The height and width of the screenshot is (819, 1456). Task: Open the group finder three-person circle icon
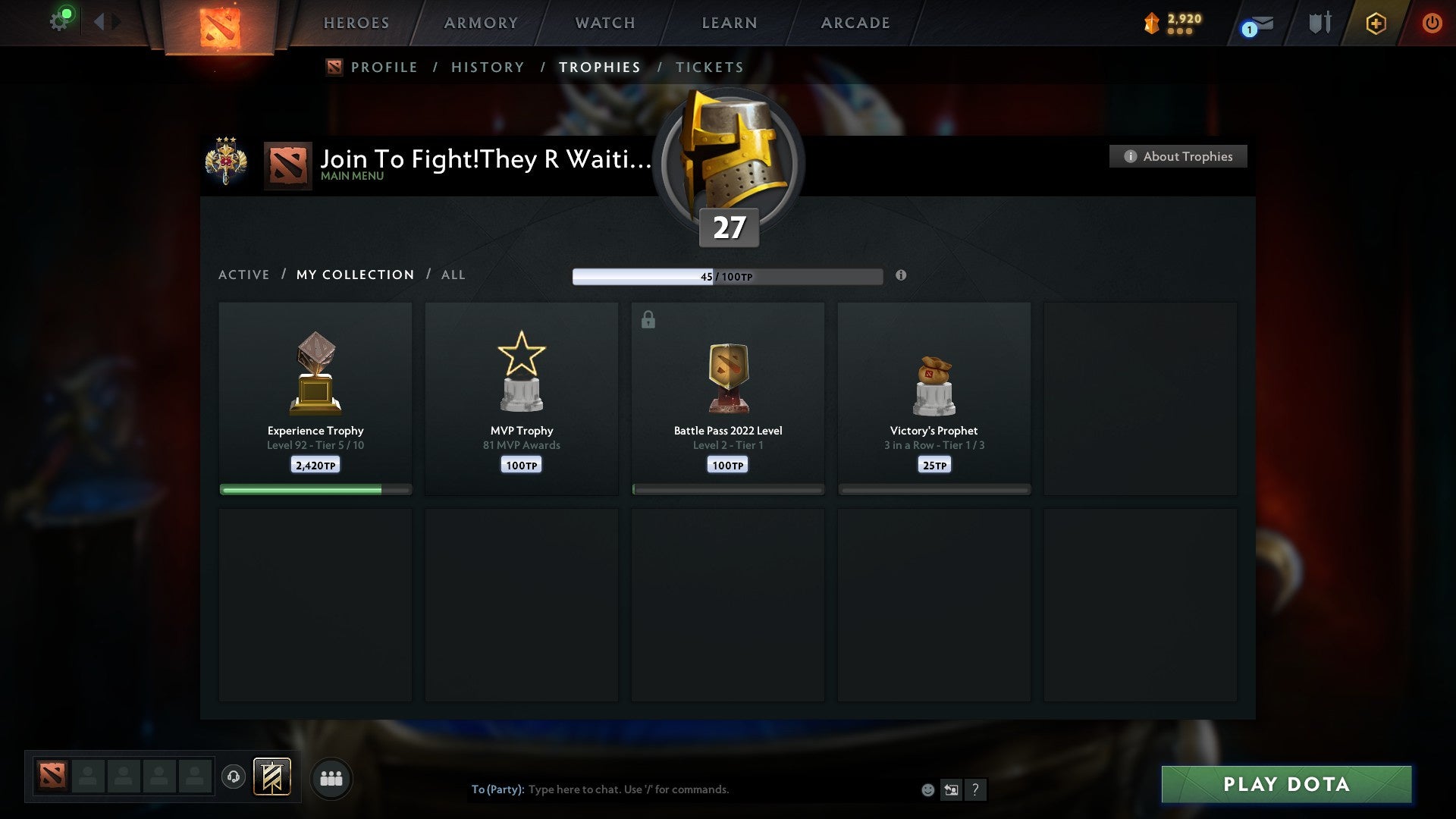331,779
